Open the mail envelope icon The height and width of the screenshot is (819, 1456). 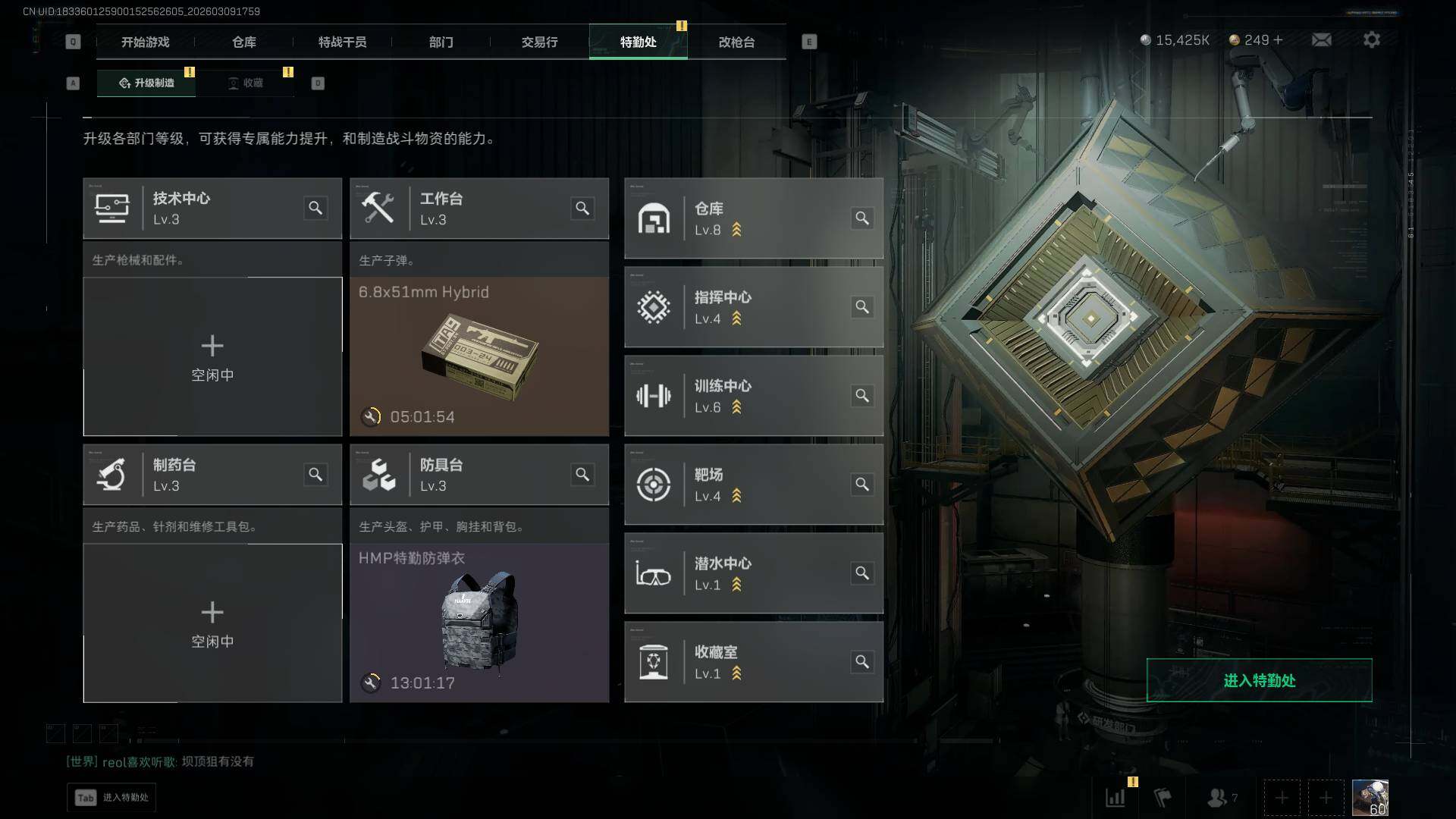click(1321, 39)
